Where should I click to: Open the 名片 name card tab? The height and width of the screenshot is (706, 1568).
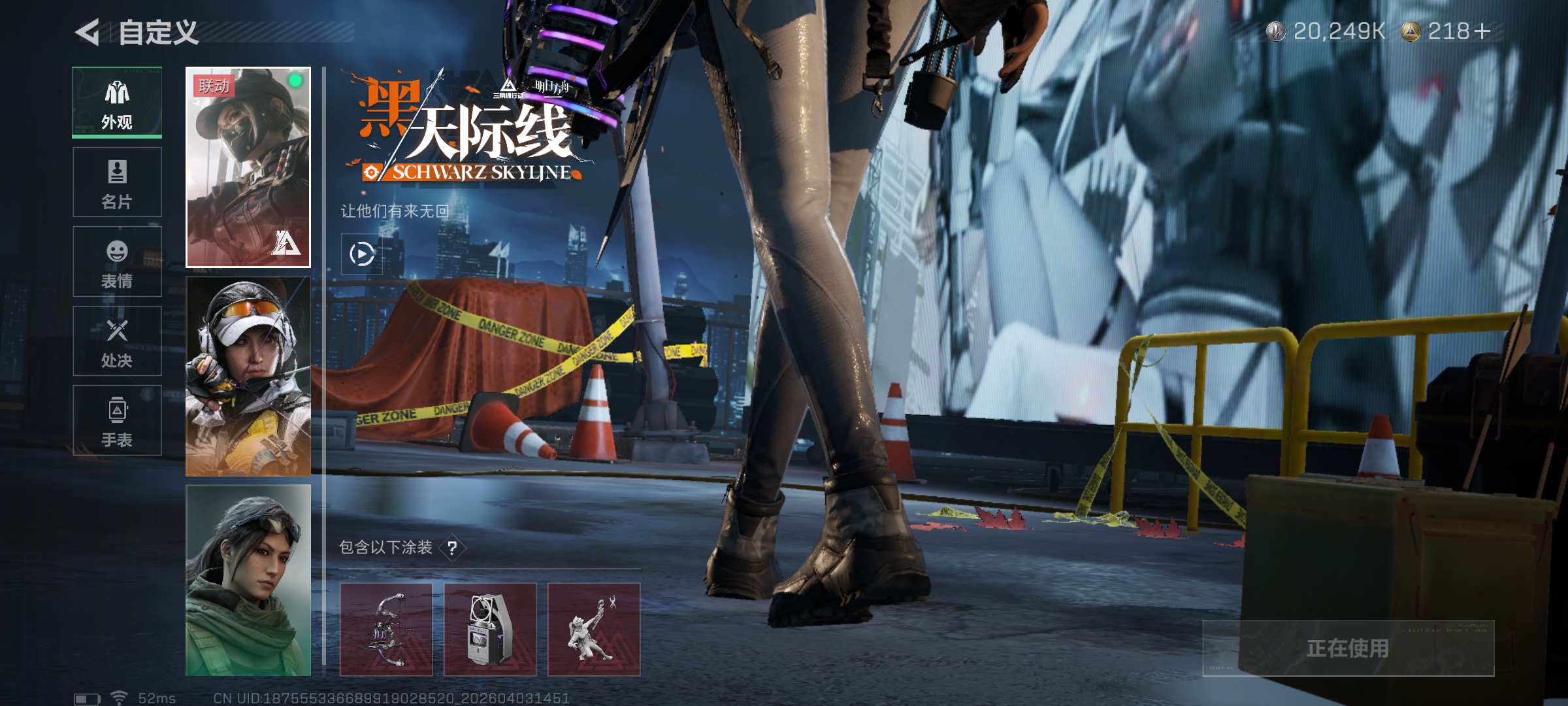click(x=117, y=182)
